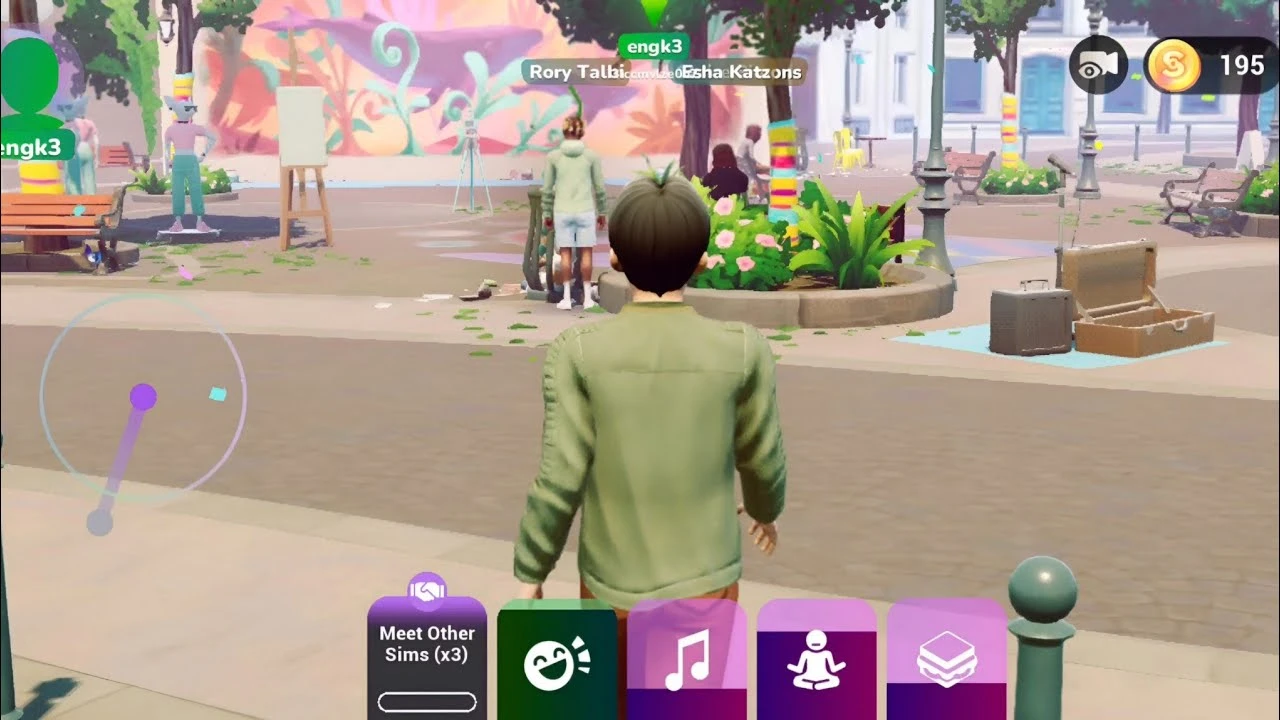Tap the movement joystick control
The width and height of the screenshot is (1280, 720).
(143, 396)
